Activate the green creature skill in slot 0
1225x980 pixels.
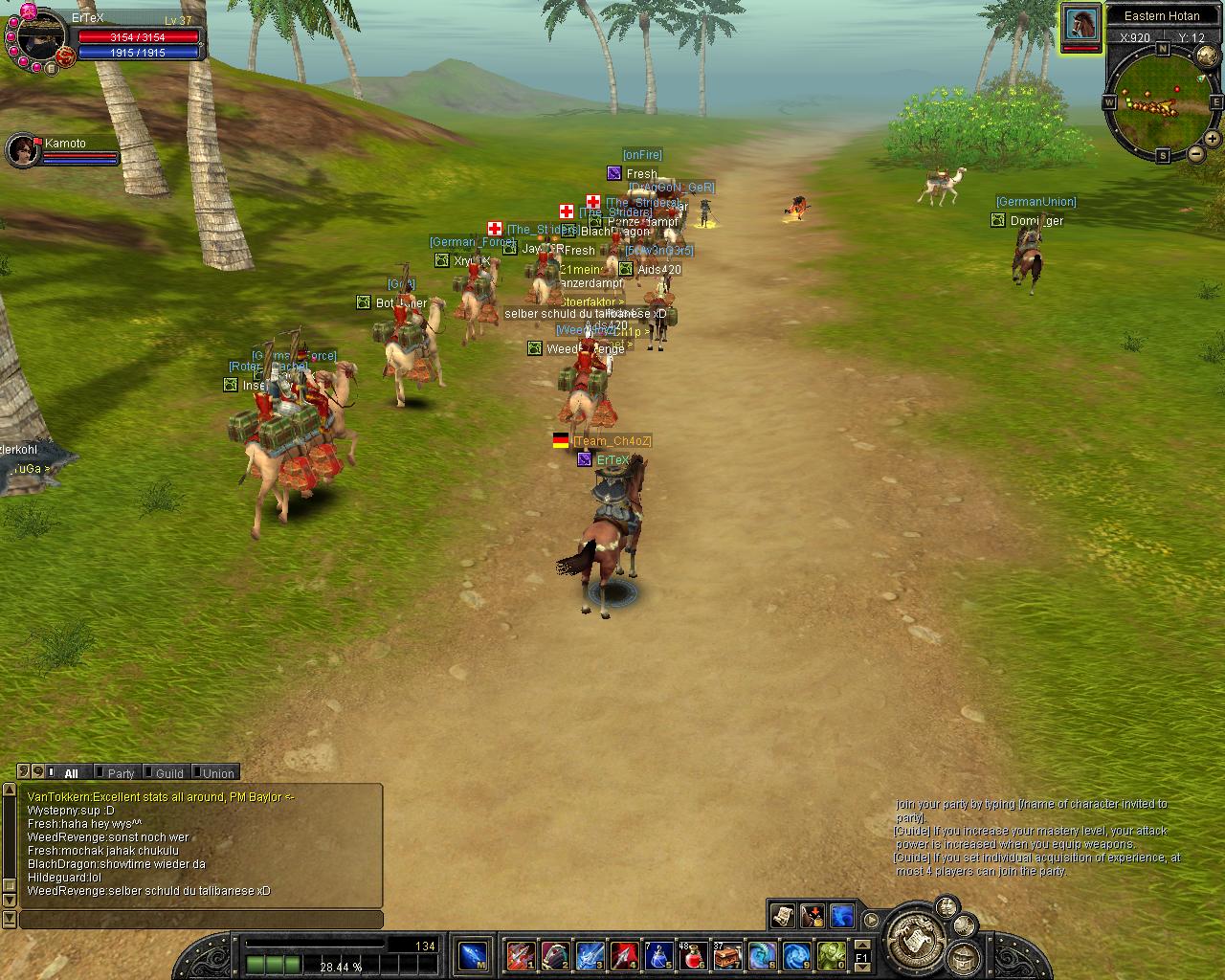(x=831, y=955)
